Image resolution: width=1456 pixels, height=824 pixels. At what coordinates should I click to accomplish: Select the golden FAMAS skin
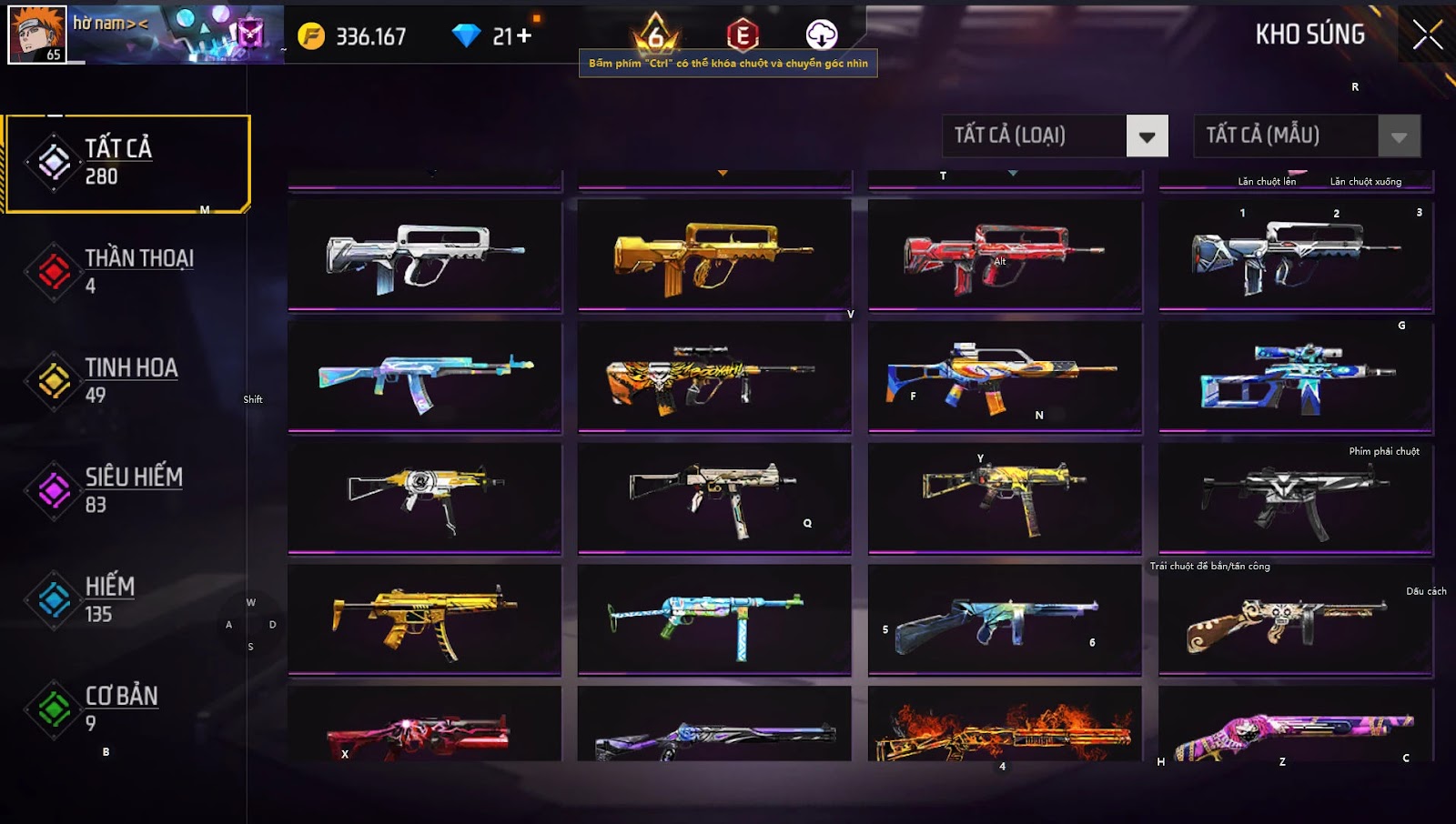713,256
